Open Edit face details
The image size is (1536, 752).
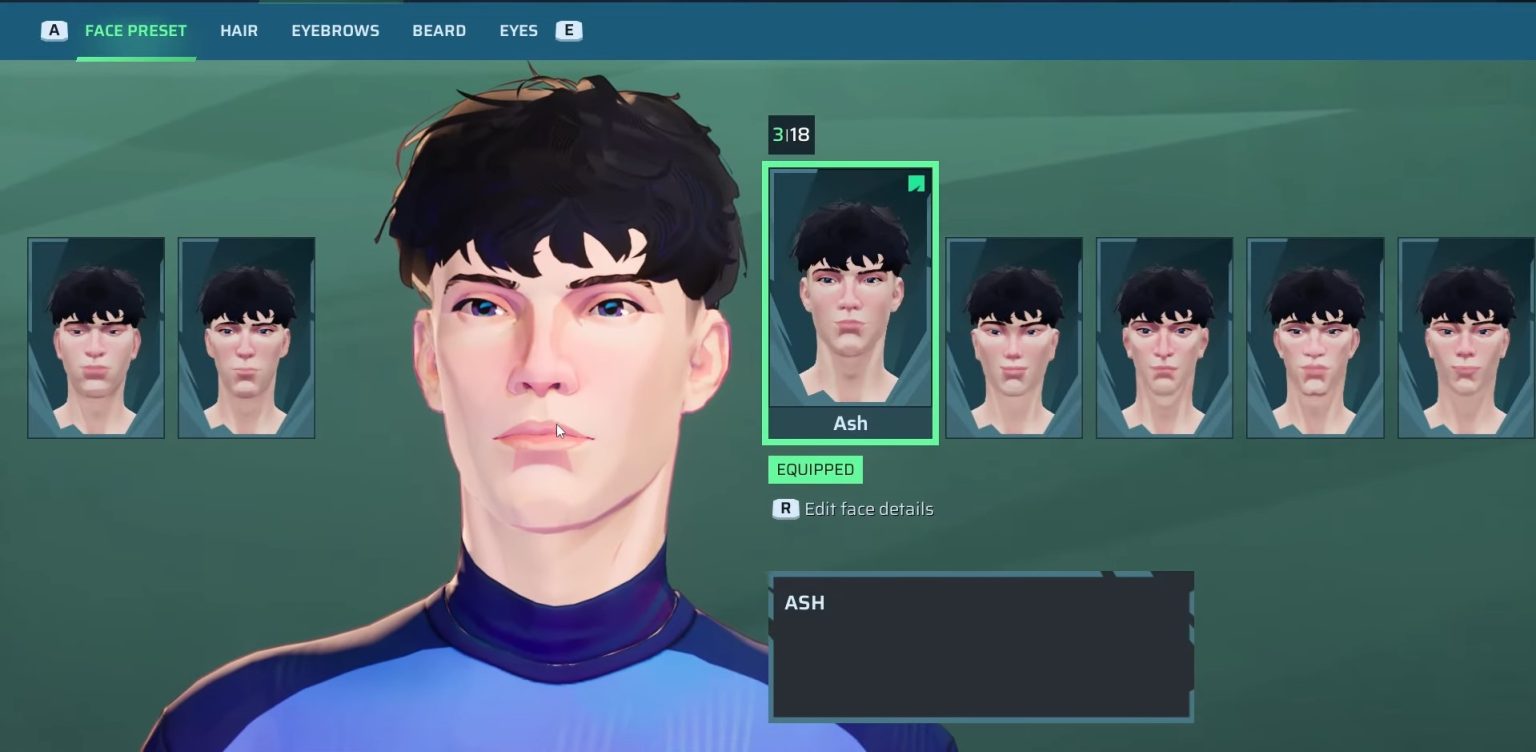867,509
